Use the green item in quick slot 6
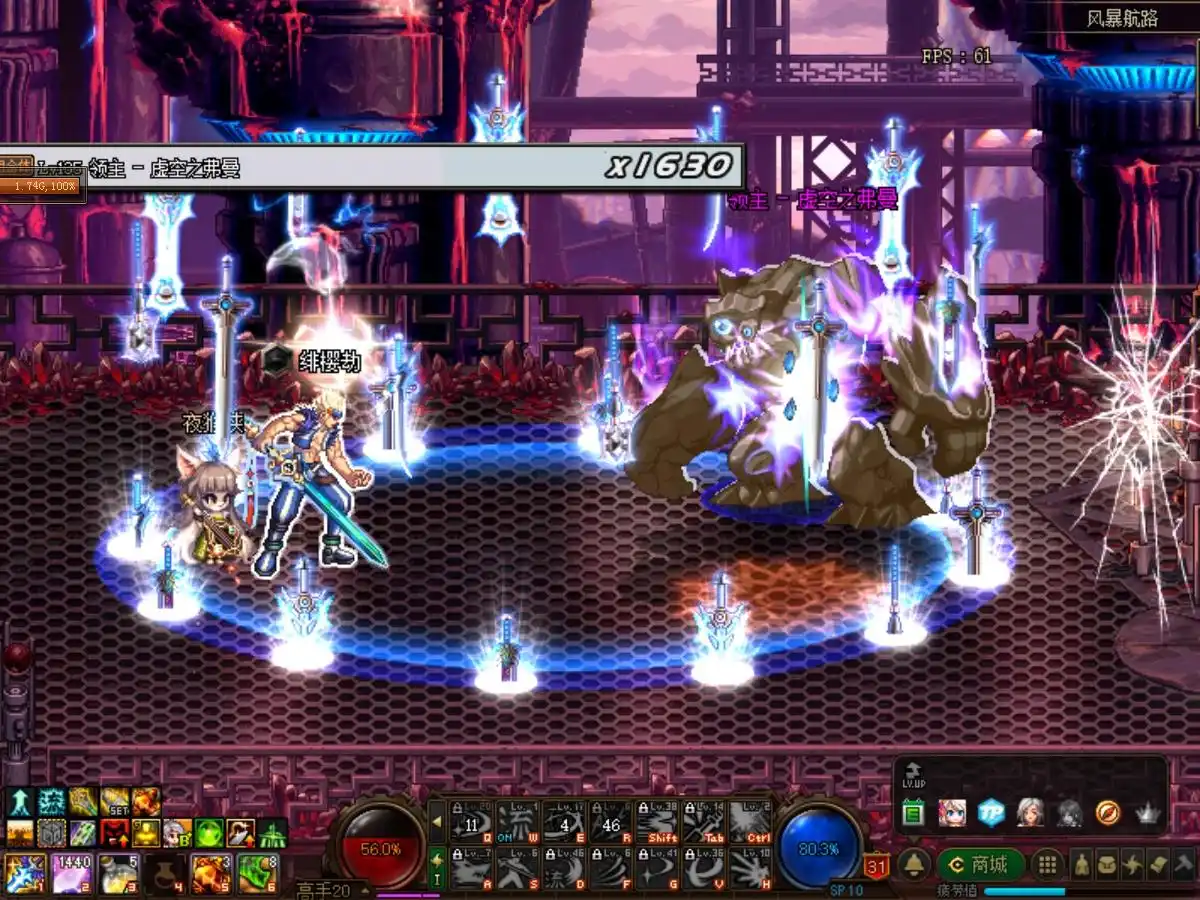 pyautogui.click(x=256, y=873)
